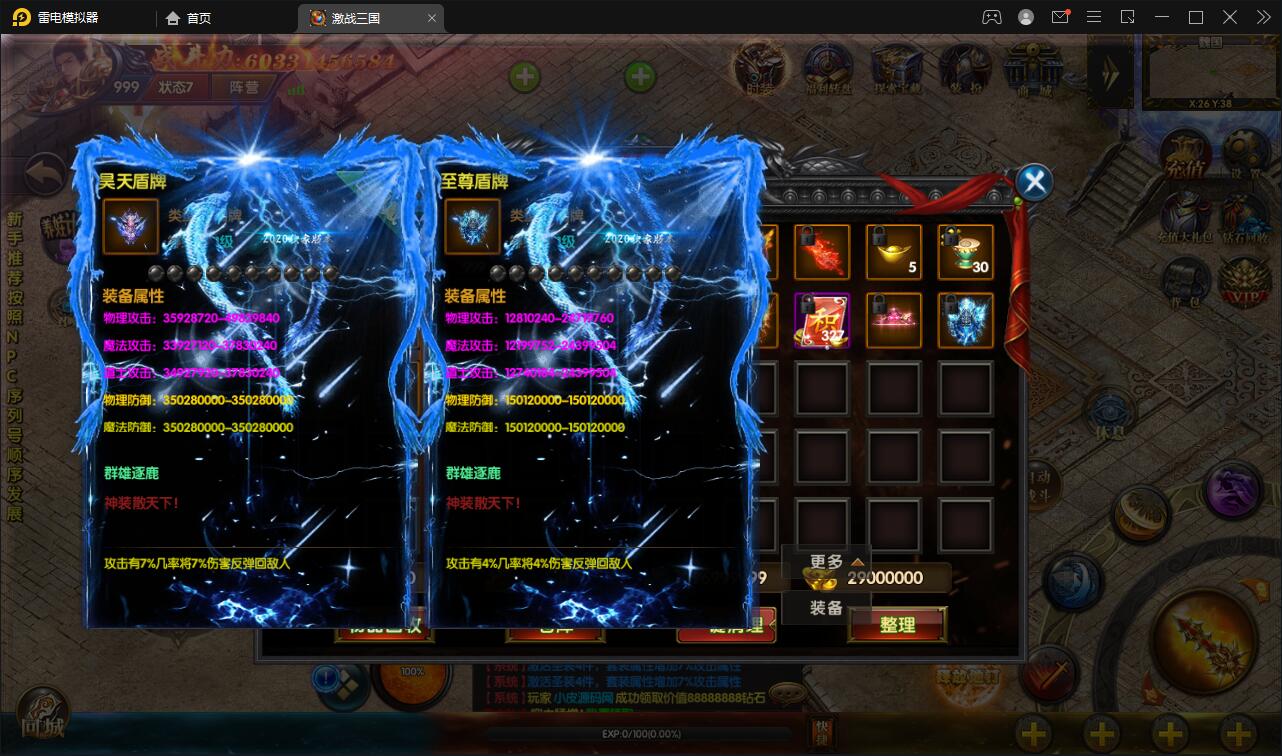Open the 充值大礼包 gift pack icon
Image resolution: width=1282 pixels, height=756 pixels.
point(1186,213)
